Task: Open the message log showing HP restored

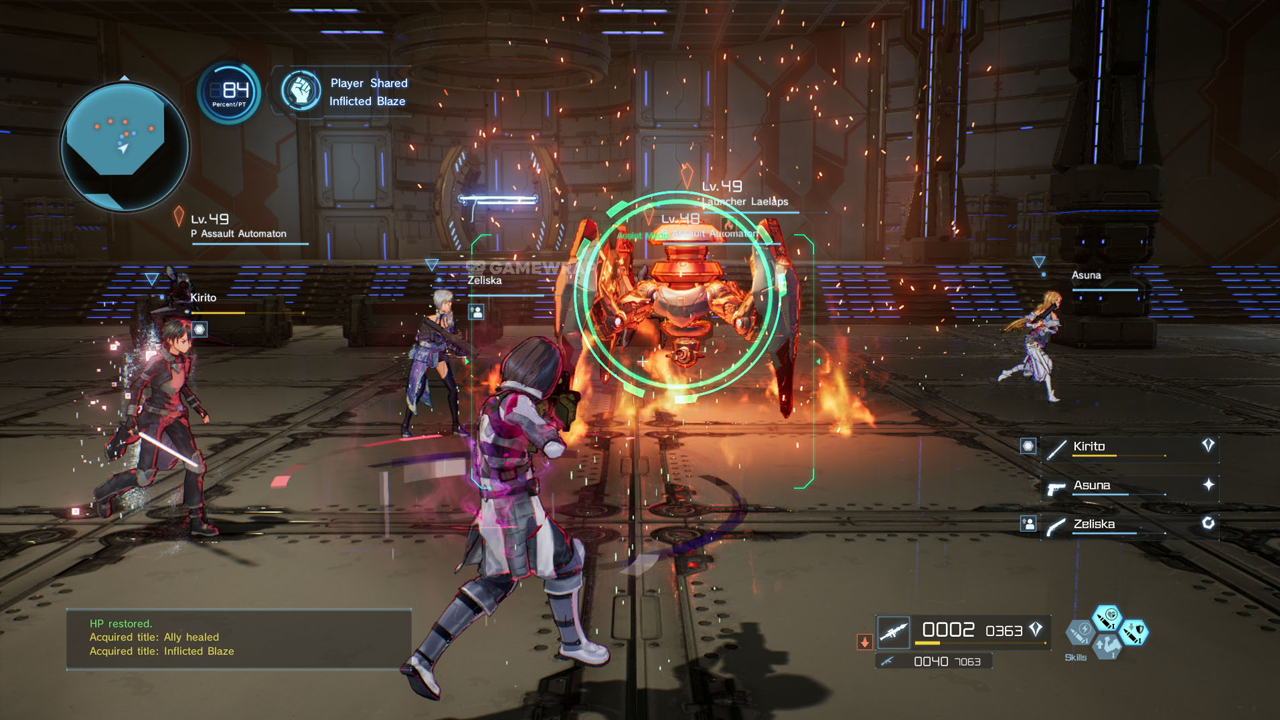Action: pyautogui.click(x=239, y=638)
